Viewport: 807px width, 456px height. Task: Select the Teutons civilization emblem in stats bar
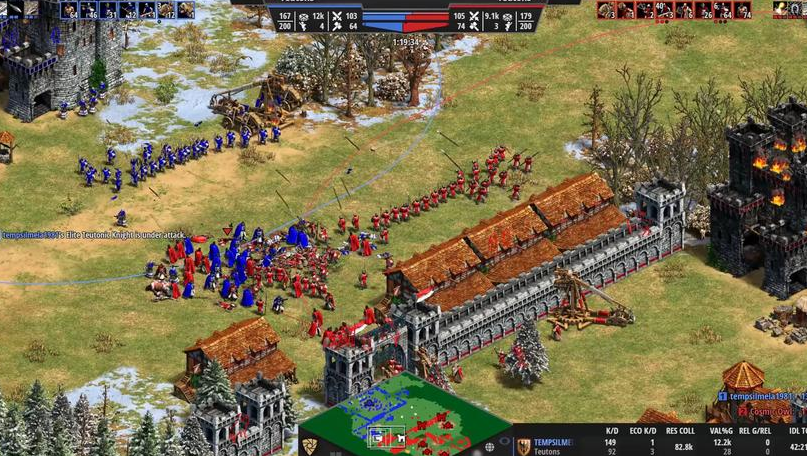pyautogui.click(x=523, y=447)
